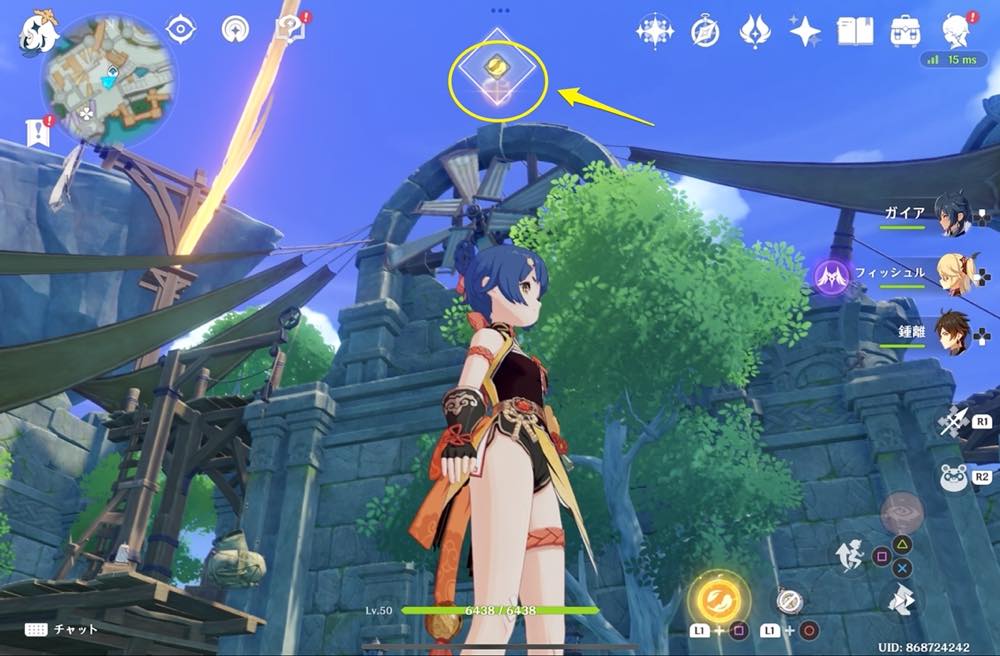The image size is (1000, 656).
Task: Activate the spear normal attack icon
Action: [953, 422]
